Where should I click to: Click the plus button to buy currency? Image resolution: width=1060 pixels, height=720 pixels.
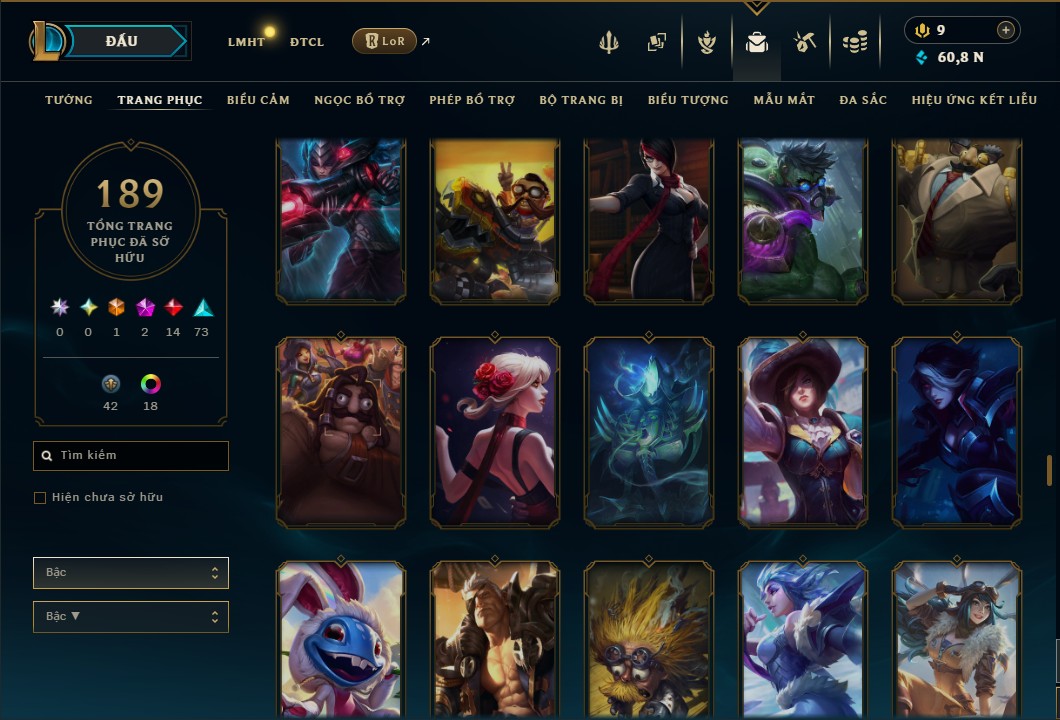(1006, 31)
